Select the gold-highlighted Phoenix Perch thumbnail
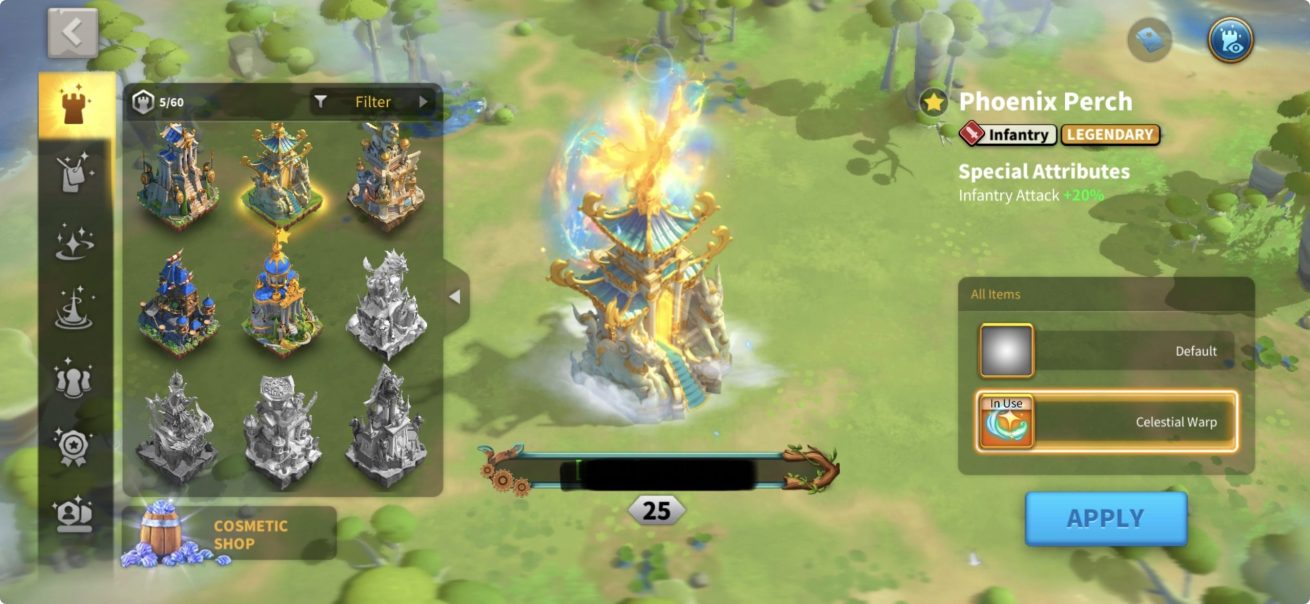1310x604 pixels. pos(281,174)
